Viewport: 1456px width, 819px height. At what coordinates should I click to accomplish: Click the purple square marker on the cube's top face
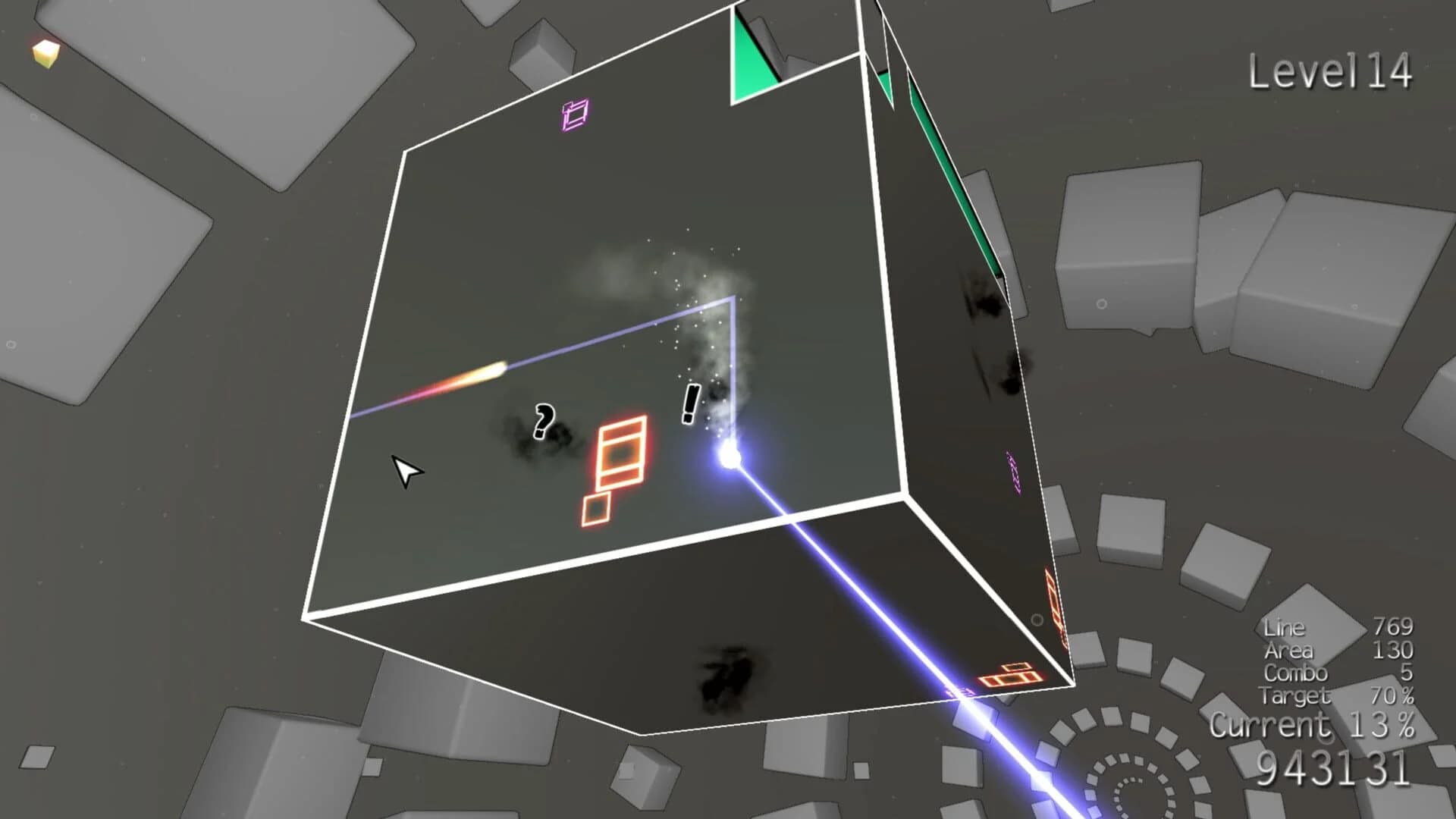tap(573, 115)
